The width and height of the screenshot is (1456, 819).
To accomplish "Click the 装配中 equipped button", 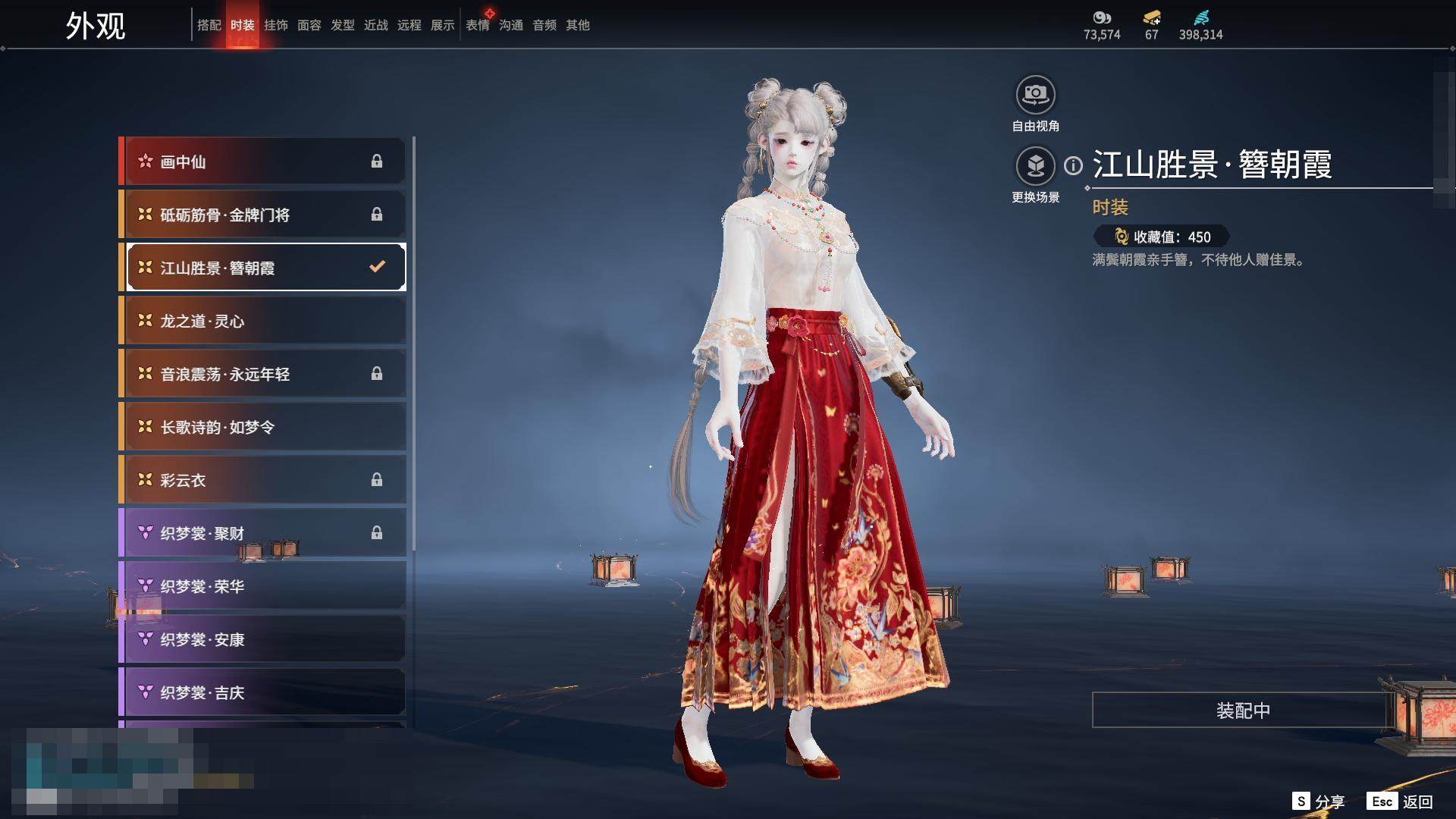I will [1242, 710].
